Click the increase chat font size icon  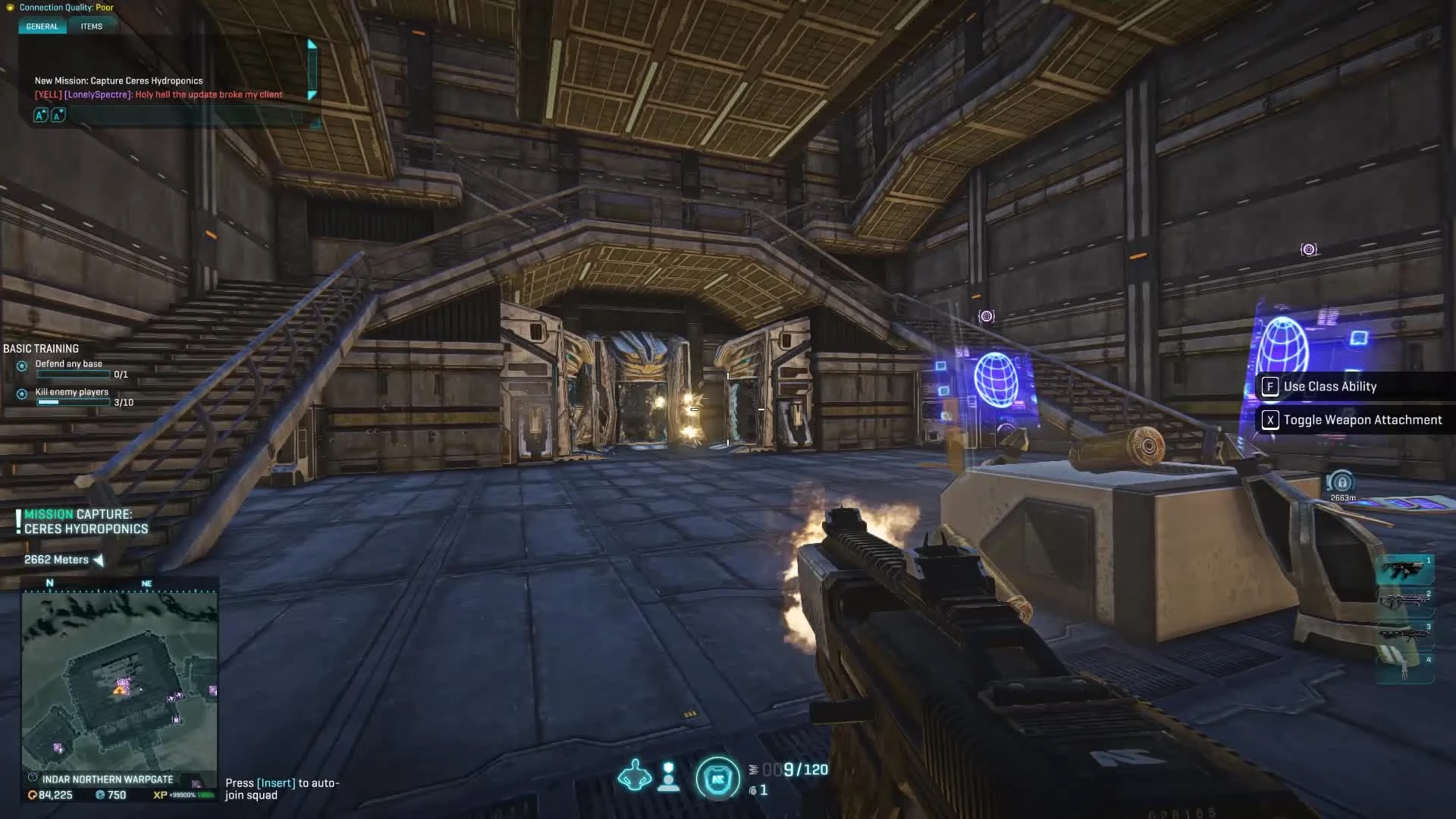point(40,115)
